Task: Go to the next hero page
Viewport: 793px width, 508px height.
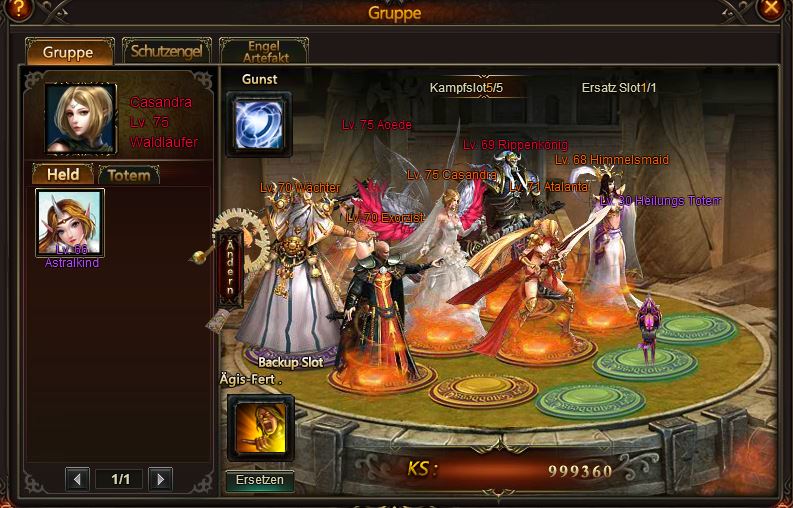Action: [160, 479]
